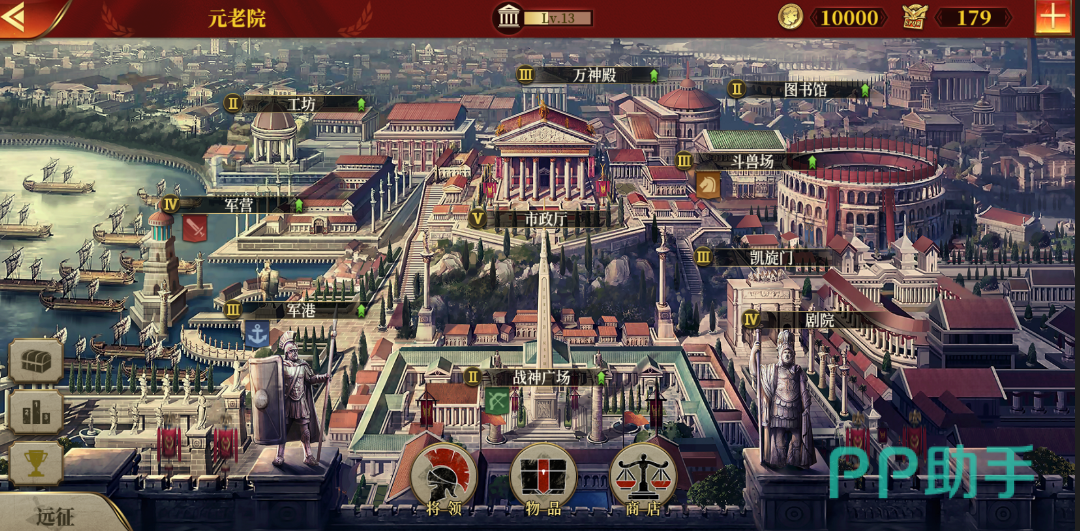
Task: Choose the 工坊 workshop label
Action: click(300, 103)
